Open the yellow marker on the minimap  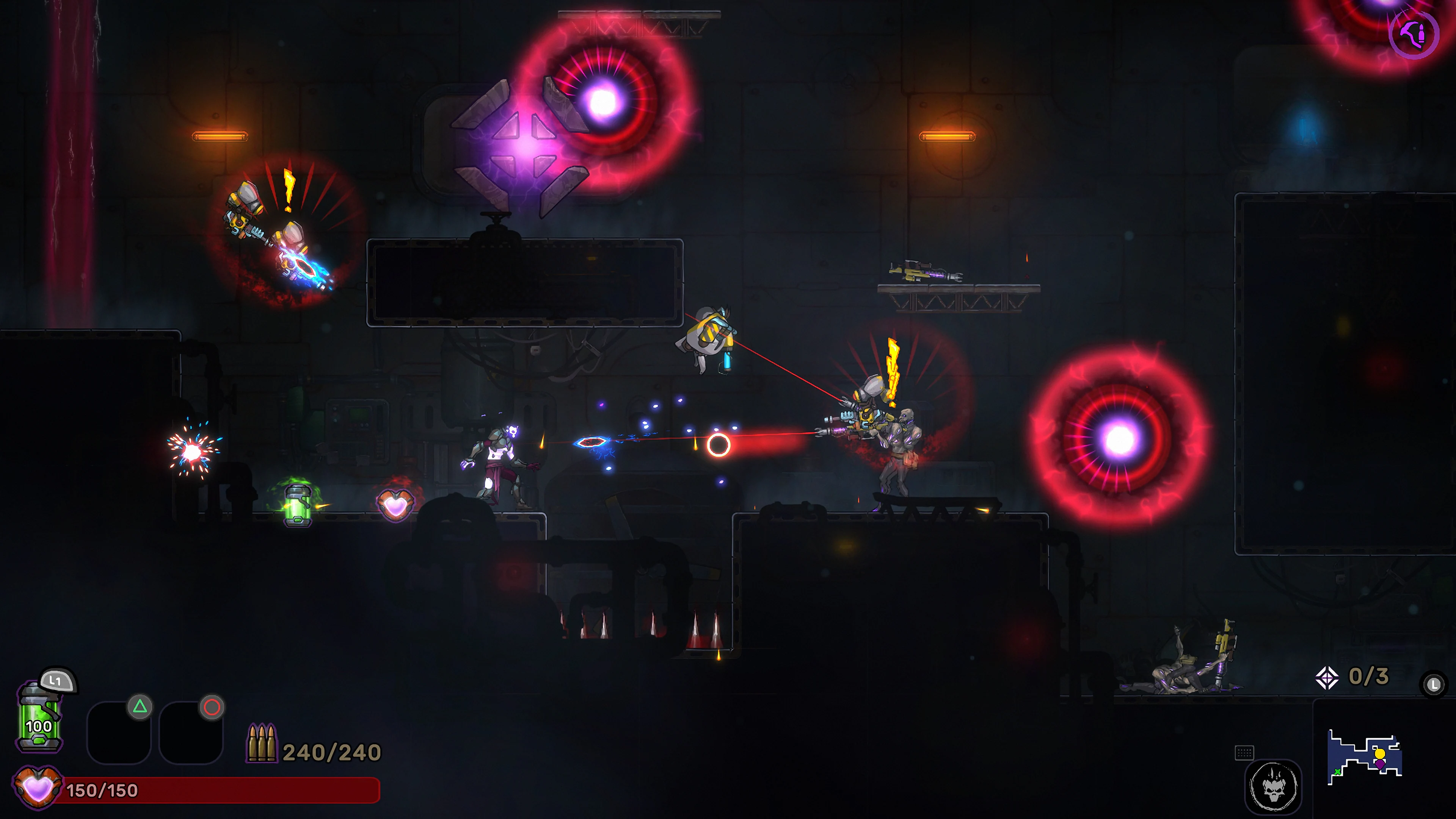(x=1380, y=753)
